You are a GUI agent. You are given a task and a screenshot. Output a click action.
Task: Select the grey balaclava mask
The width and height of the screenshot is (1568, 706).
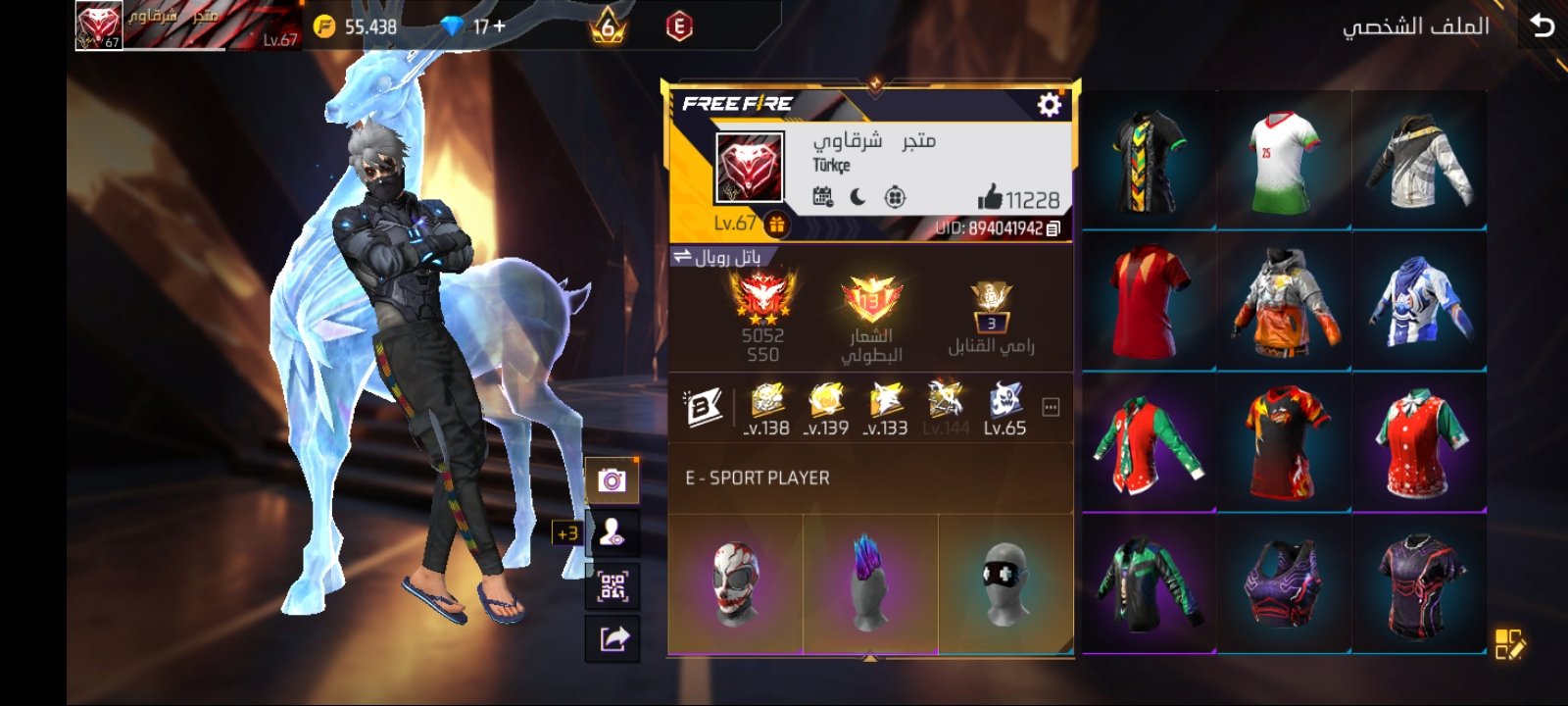(1005, 583)
